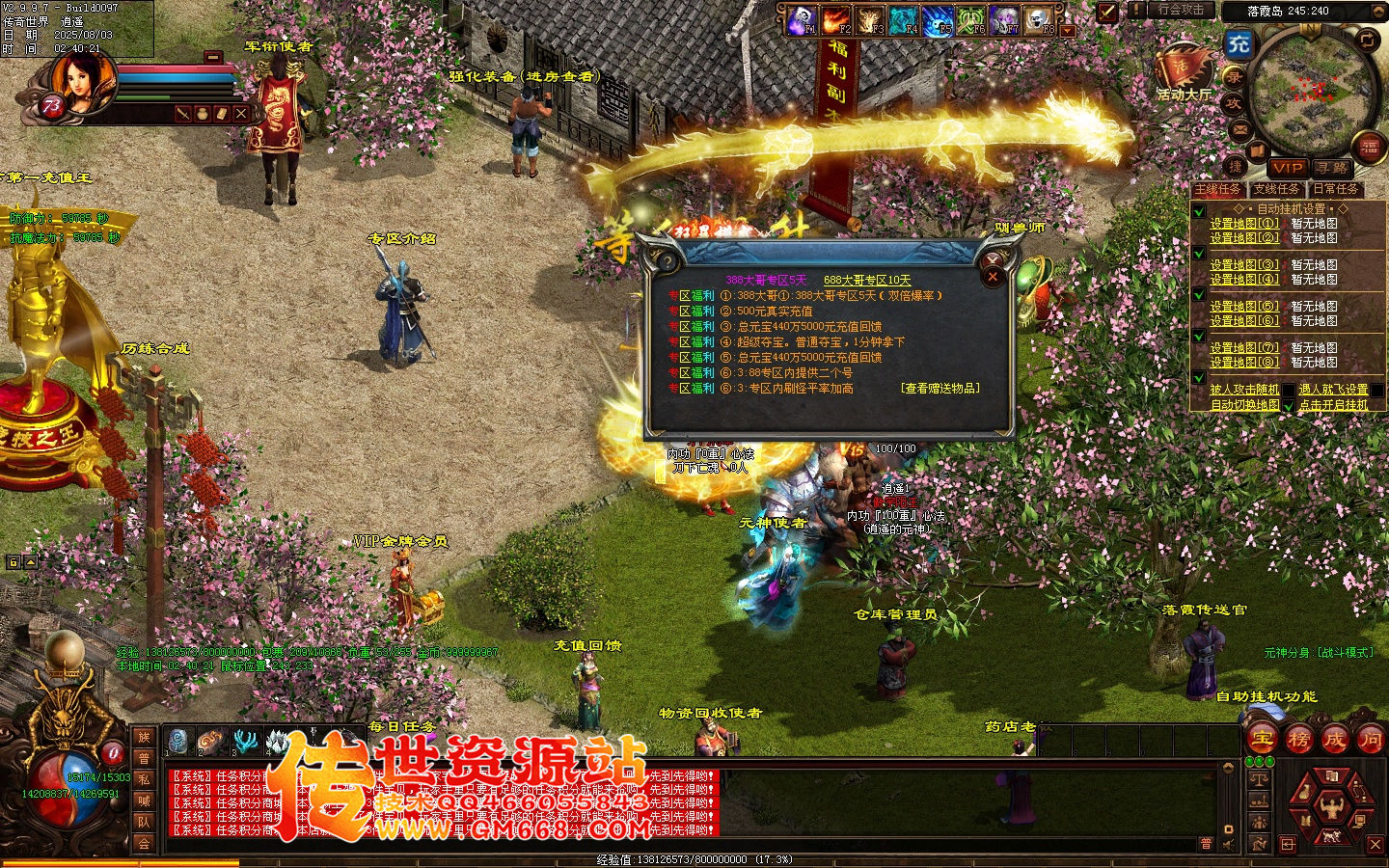The width and height of the screenshot is (1389, 868).
Task: Open the 榜 ranking round button
Action: point(1298,740)
